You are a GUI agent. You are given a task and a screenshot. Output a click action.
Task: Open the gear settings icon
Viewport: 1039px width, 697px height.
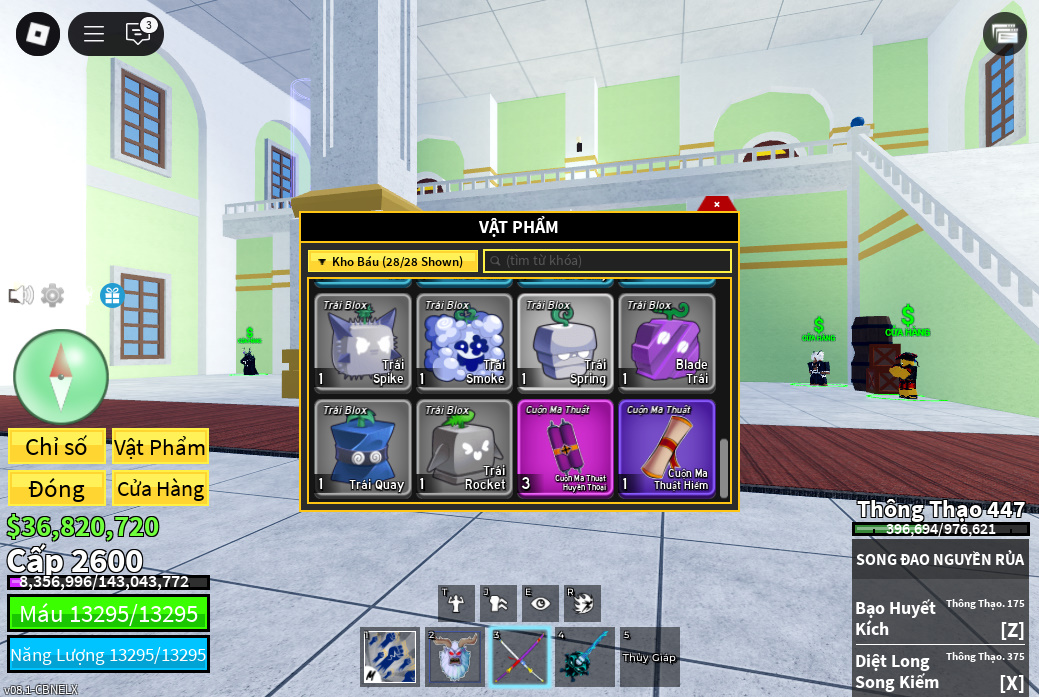click(52, 295)
